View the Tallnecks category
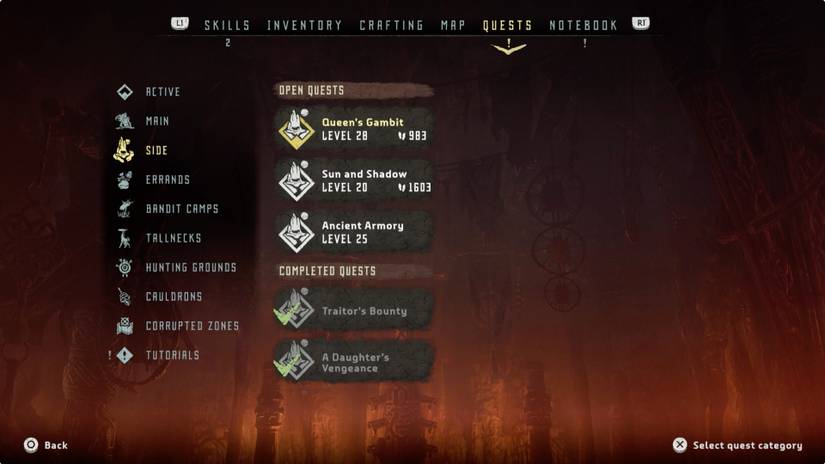 pos(173,238)
